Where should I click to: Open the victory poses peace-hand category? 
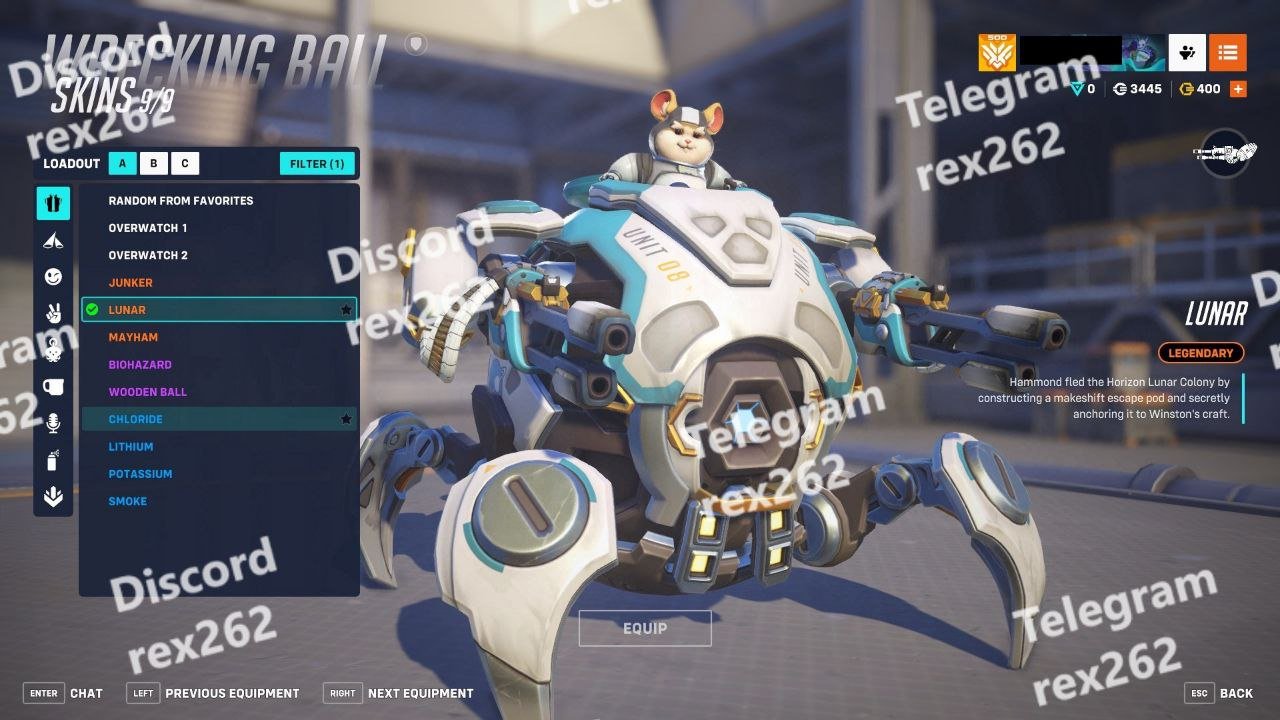coord(53,313)
